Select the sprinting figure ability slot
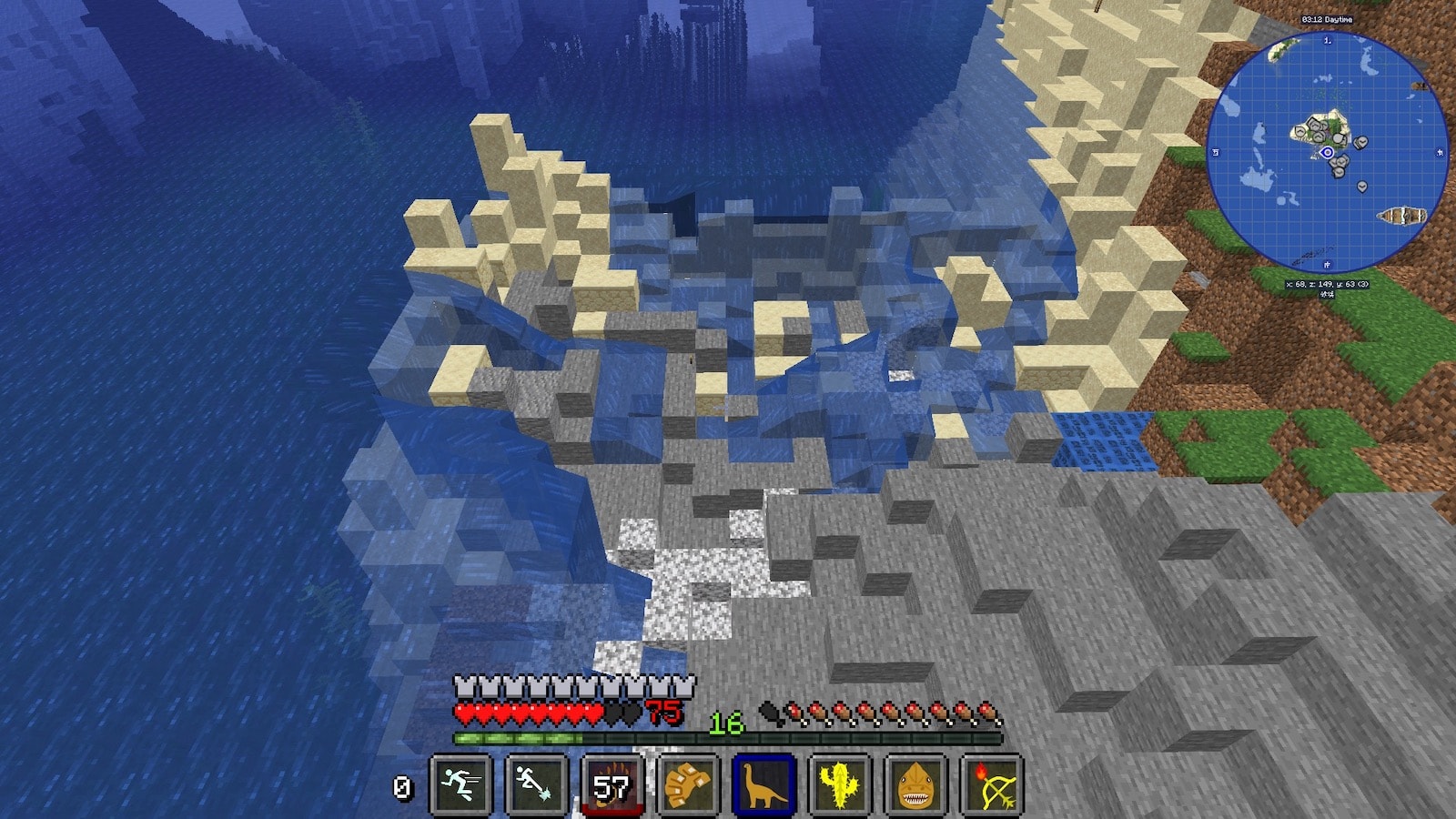The height and width of the screenshot is (819, 1456). pyautogui.click(x=461, y=784)
